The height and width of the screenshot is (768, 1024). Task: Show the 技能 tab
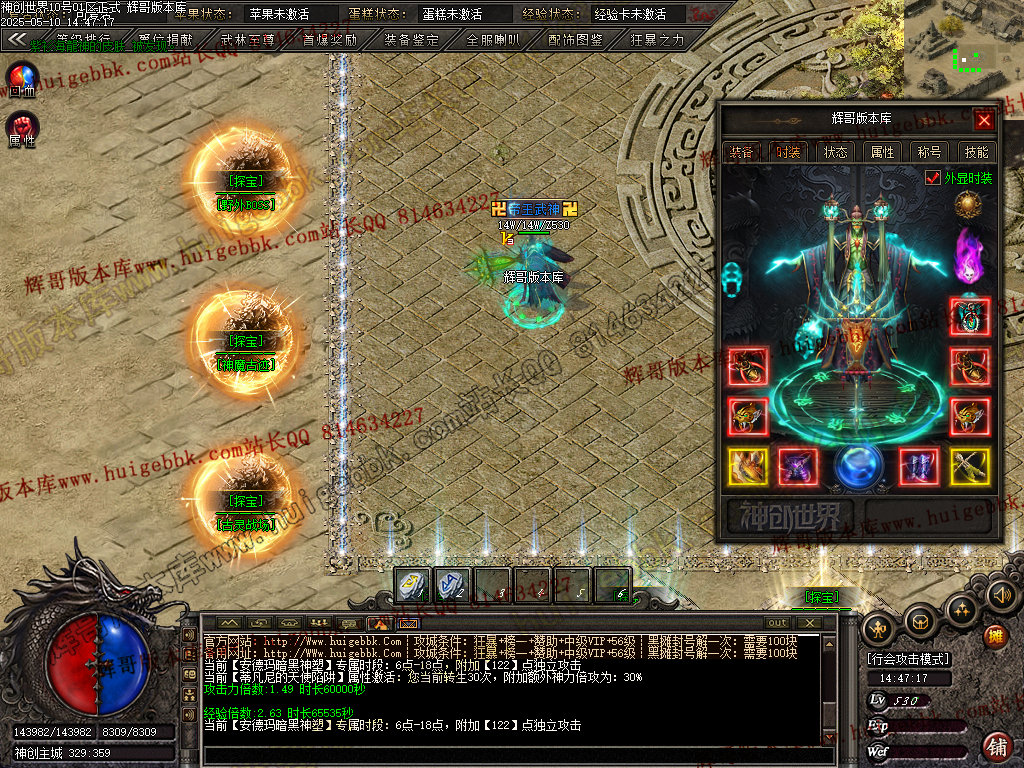(976, 152)
